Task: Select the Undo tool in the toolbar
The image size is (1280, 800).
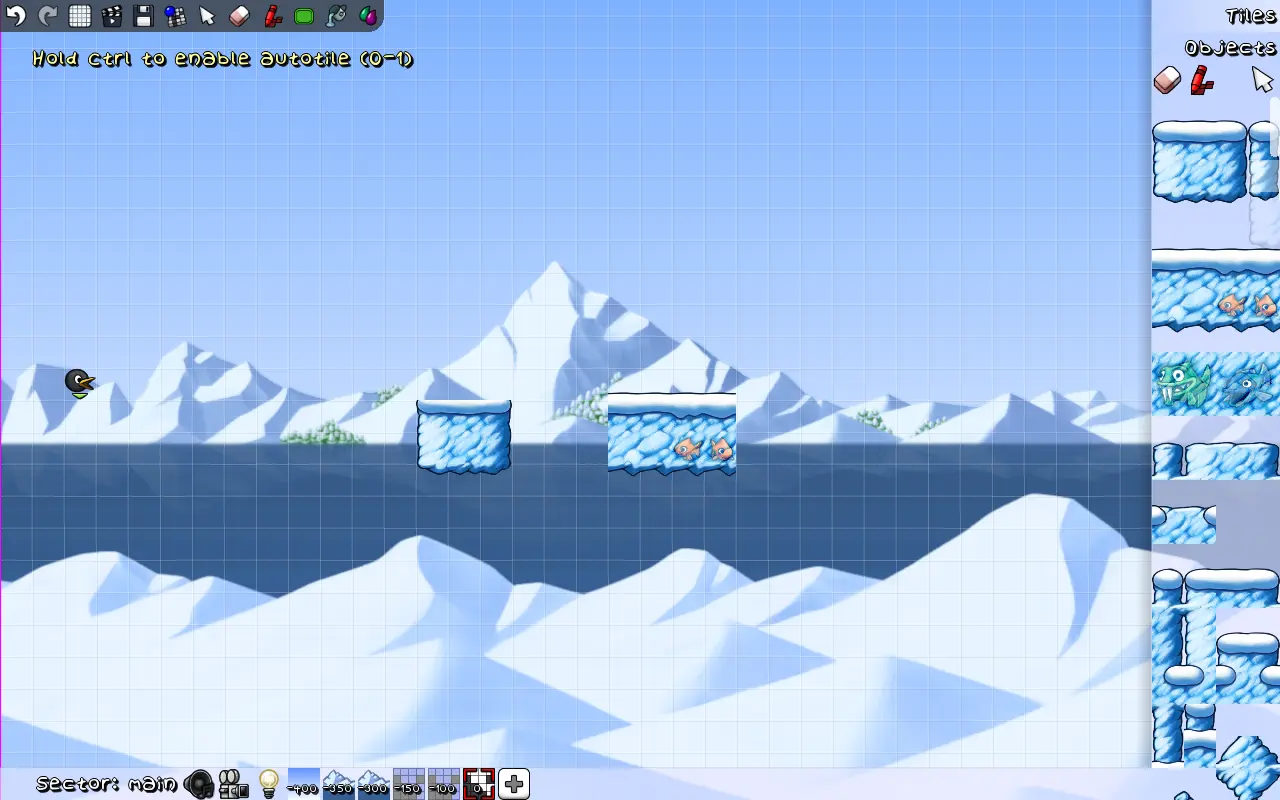Action: click(14, 15)
